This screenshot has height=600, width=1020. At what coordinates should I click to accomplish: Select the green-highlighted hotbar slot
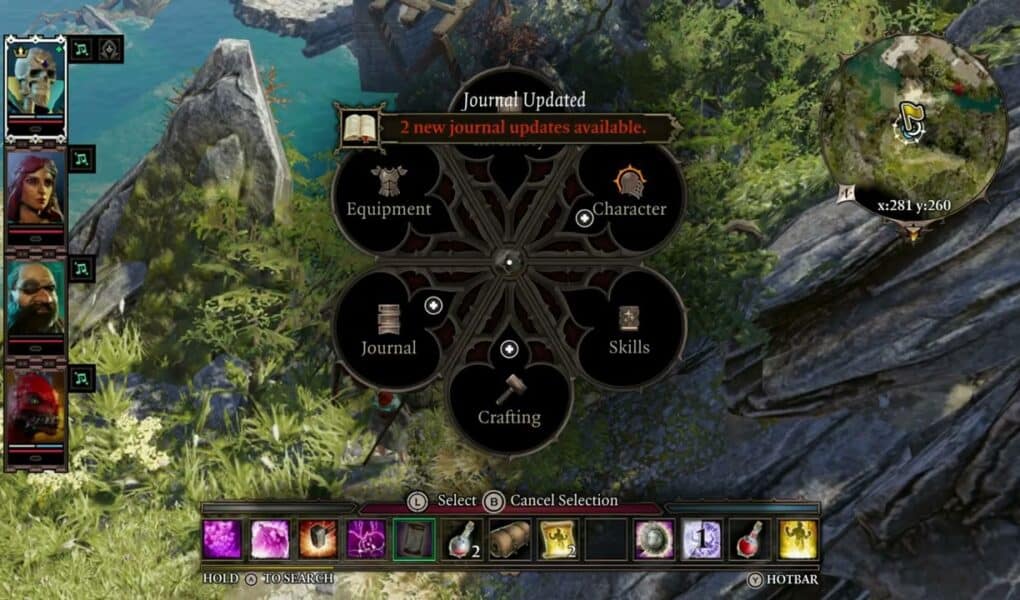[414, 539]
